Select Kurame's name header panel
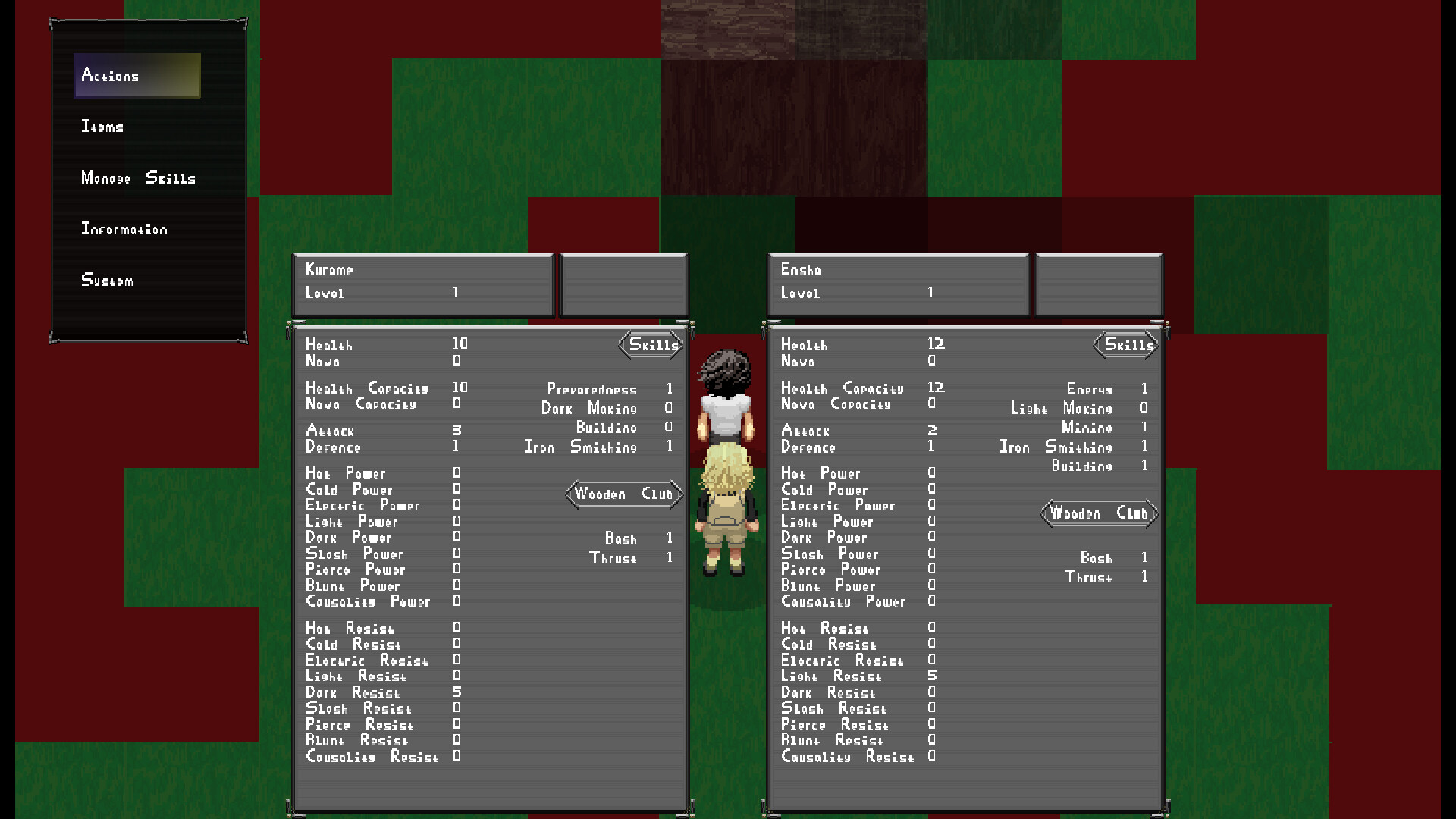 pos(422,284)
